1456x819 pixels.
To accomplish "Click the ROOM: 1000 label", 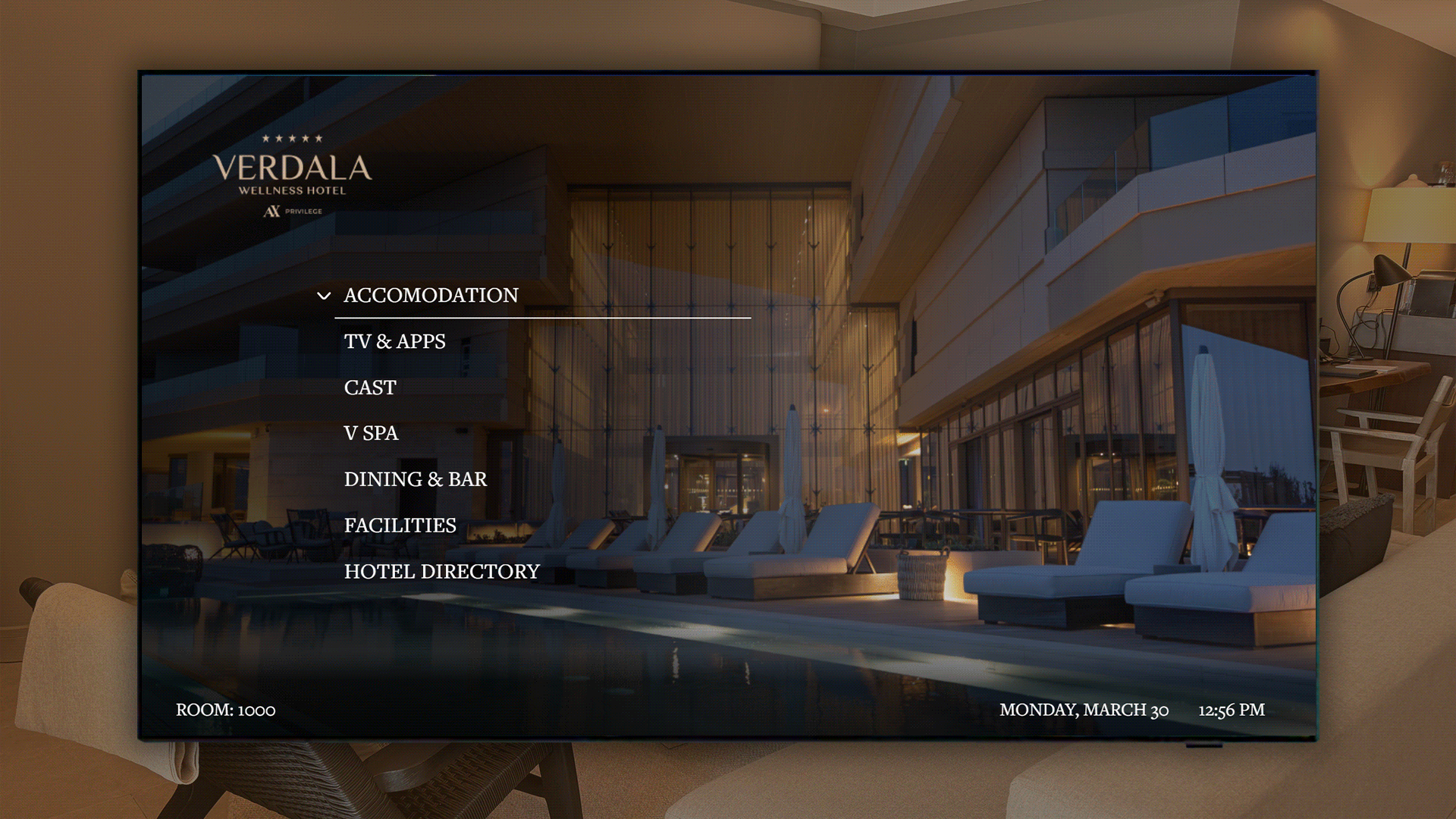I will [224, 711].
